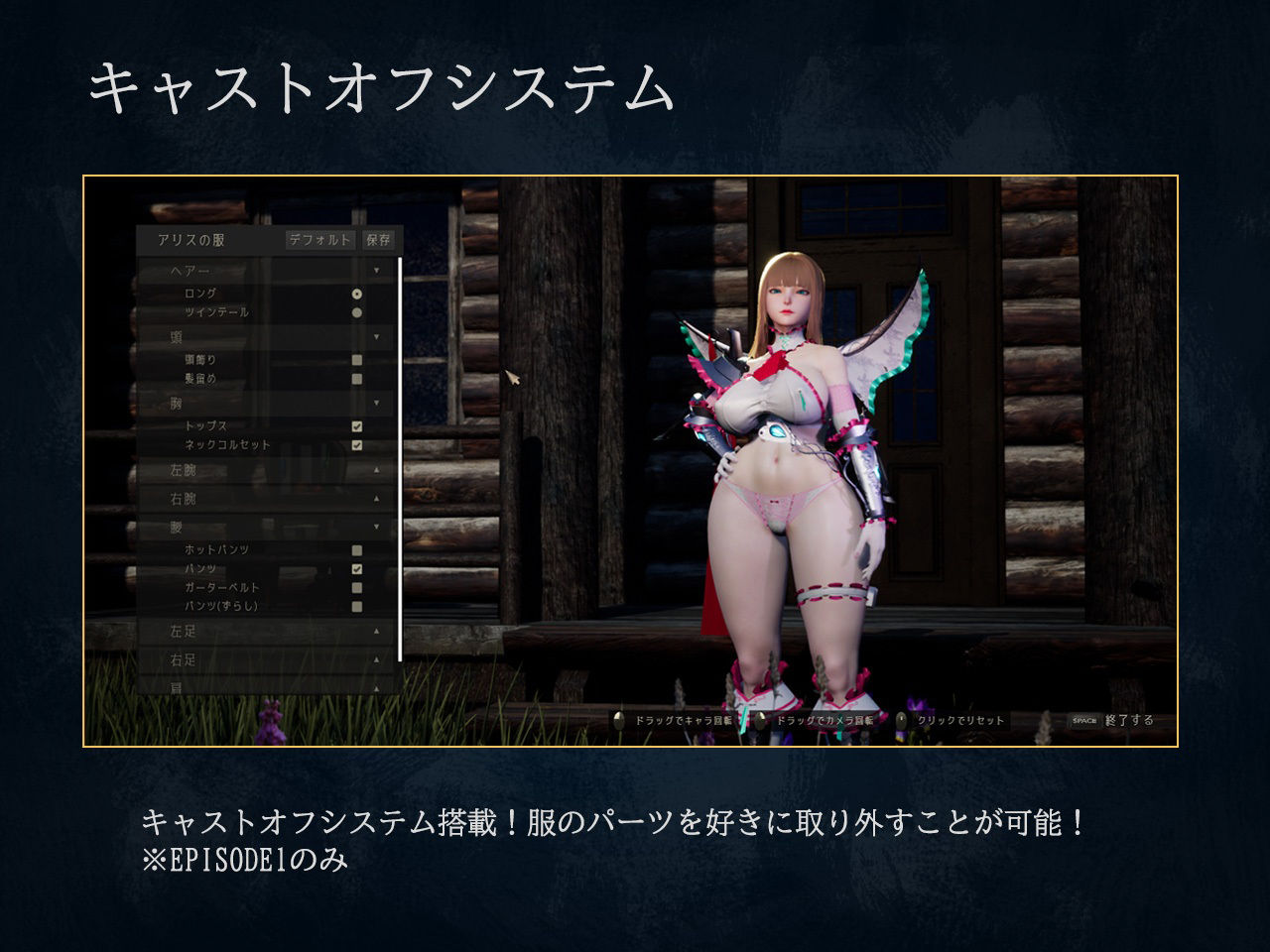1270x952 pixels.
Task: Uncheck the トップス checkbox
Action: point(356,426)
